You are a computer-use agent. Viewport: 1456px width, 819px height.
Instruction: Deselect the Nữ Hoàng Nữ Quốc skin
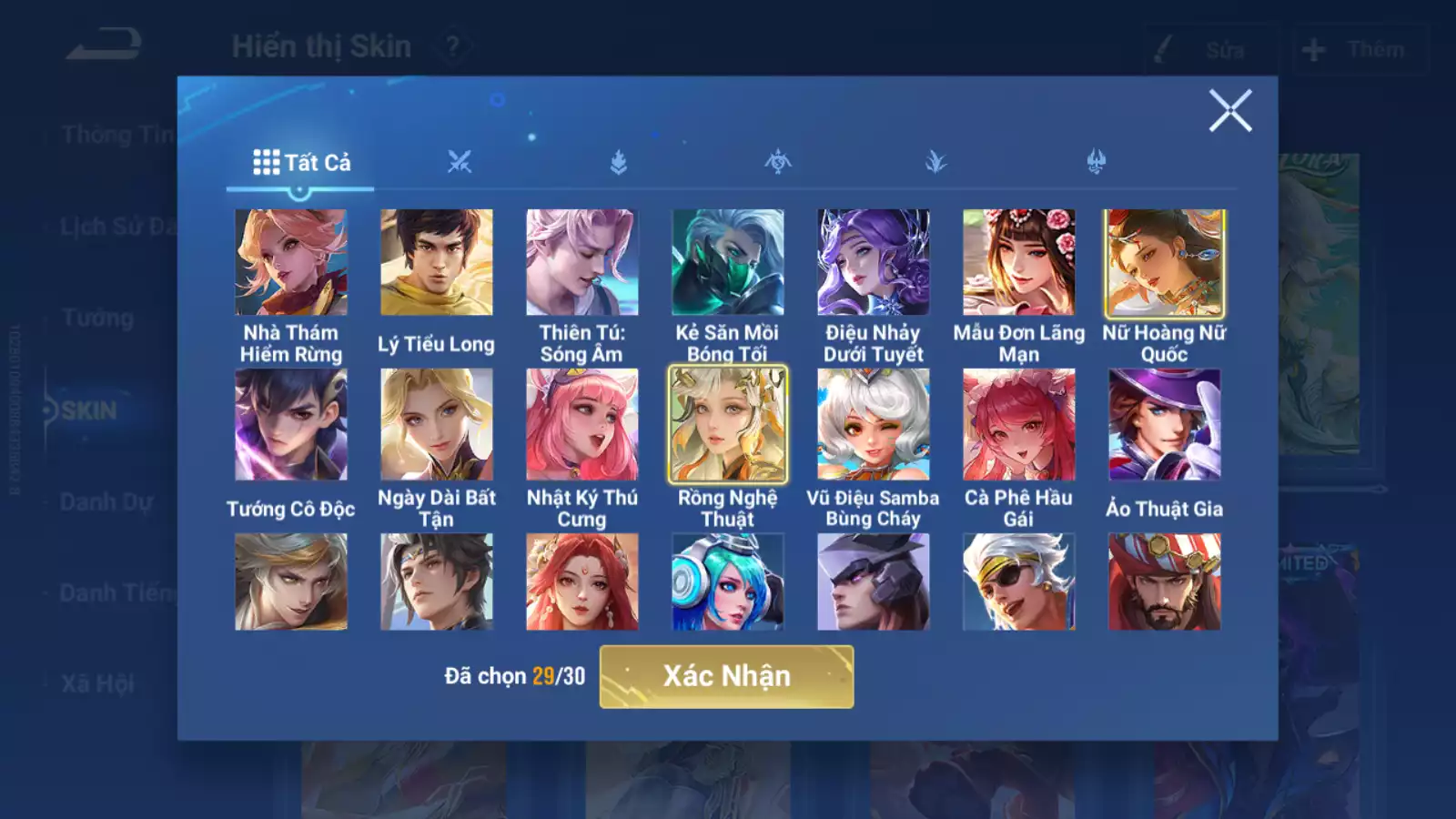coord(1165,260)
